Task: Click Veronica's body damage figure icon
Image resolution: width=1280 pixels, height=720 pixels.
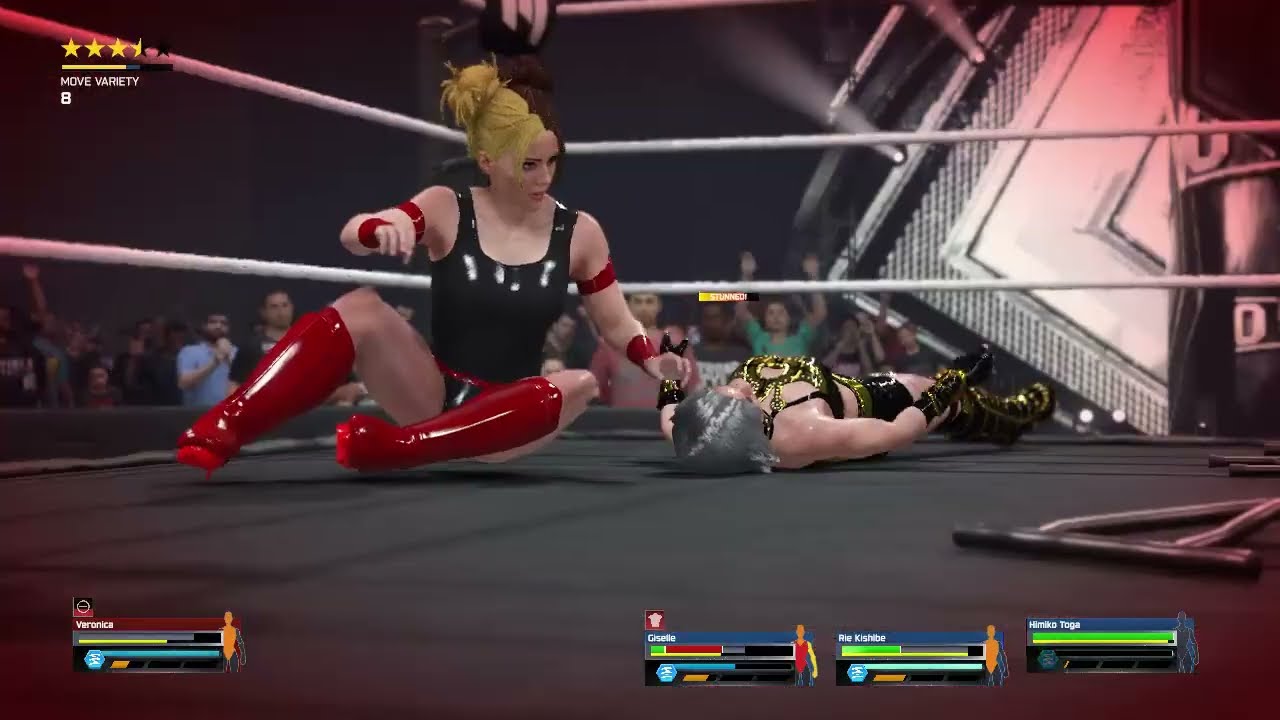Action: point(231,642)
